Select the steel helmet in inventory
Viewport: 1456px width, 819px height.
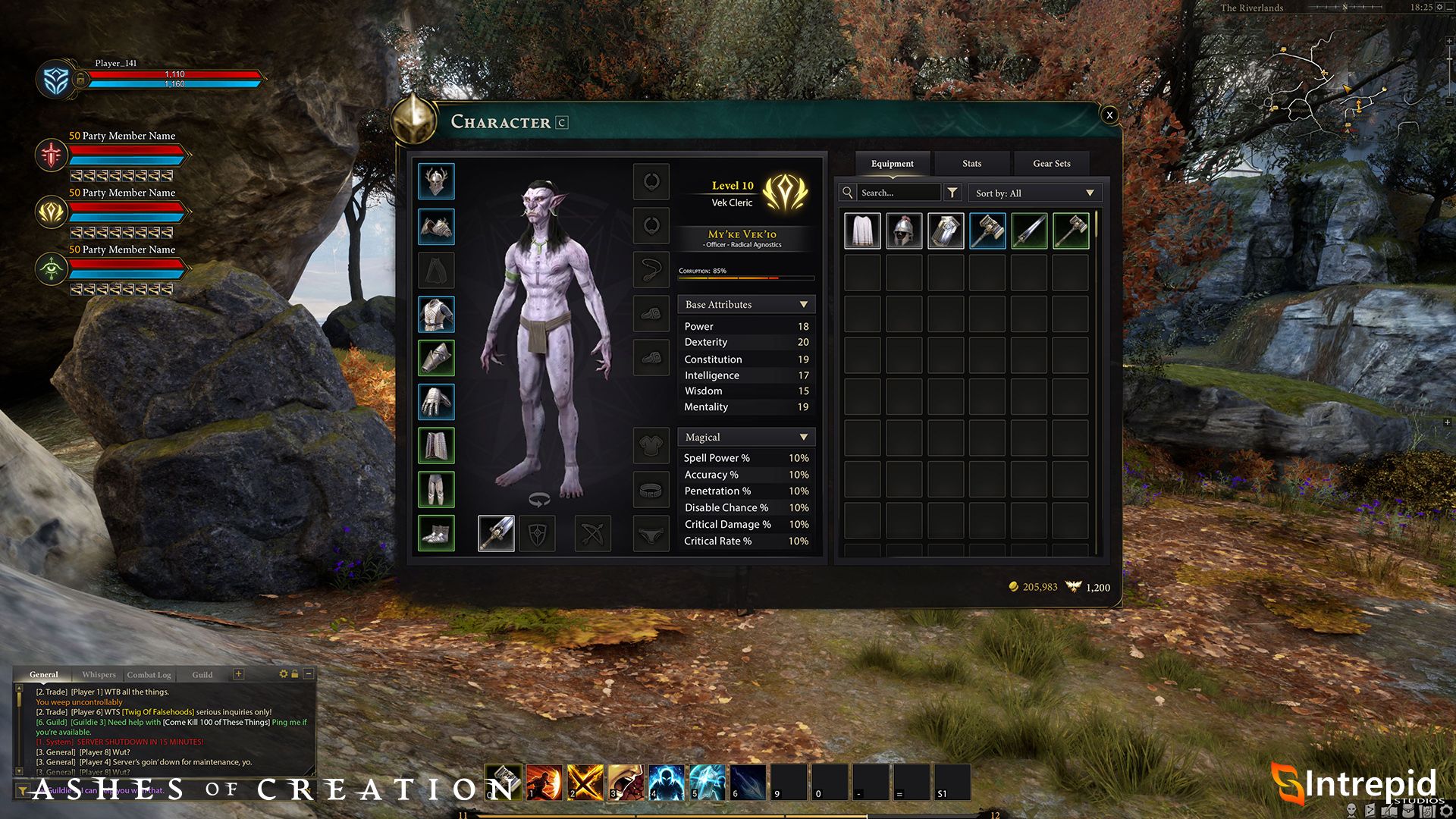point(904,231)
